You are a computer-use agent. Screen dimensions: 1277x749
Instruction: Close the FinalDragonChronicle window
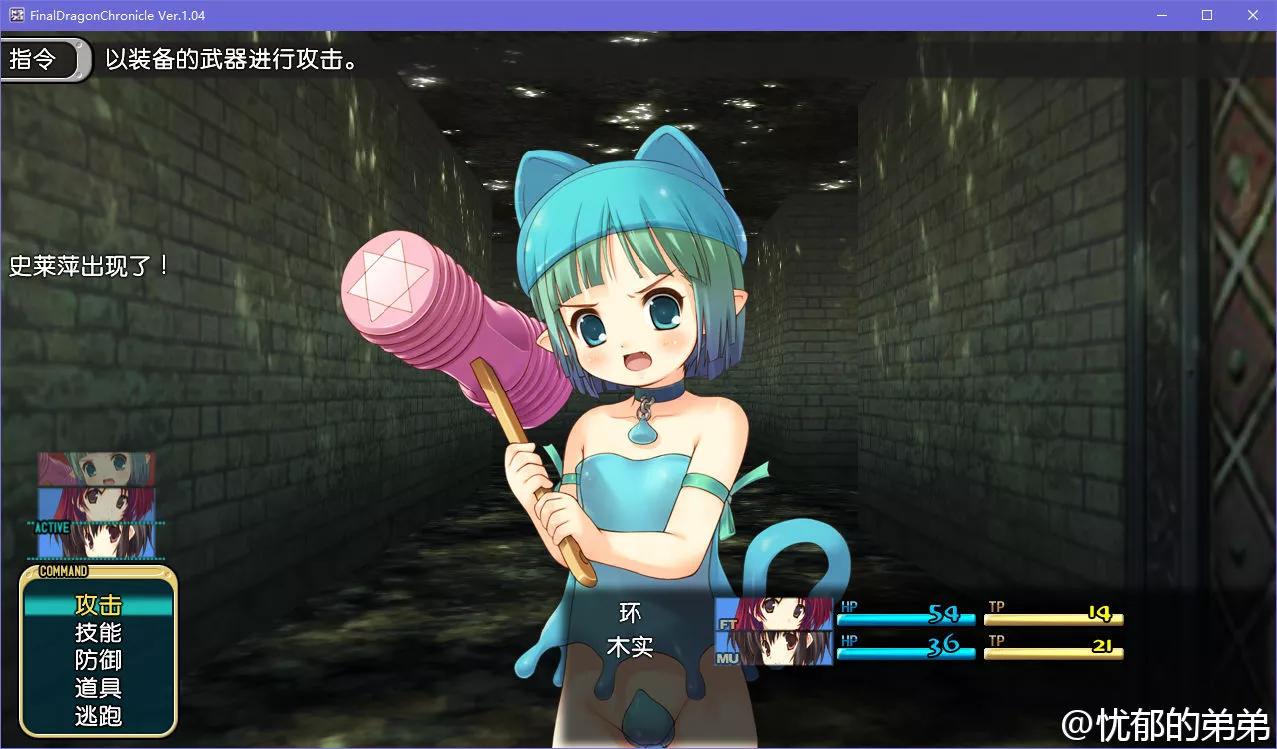point(1253,15)
